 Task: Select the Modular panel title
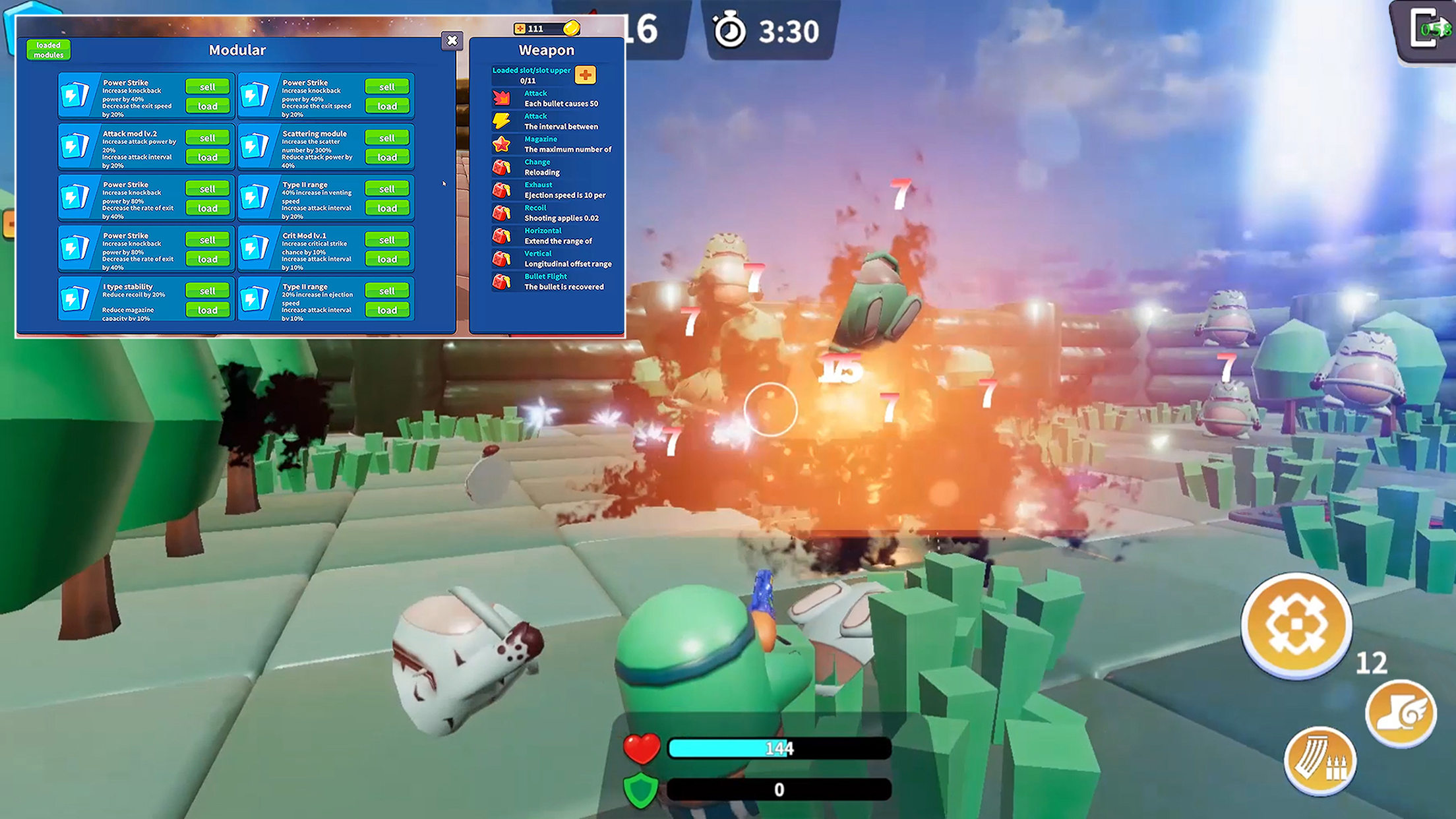[x=237, y=50]
